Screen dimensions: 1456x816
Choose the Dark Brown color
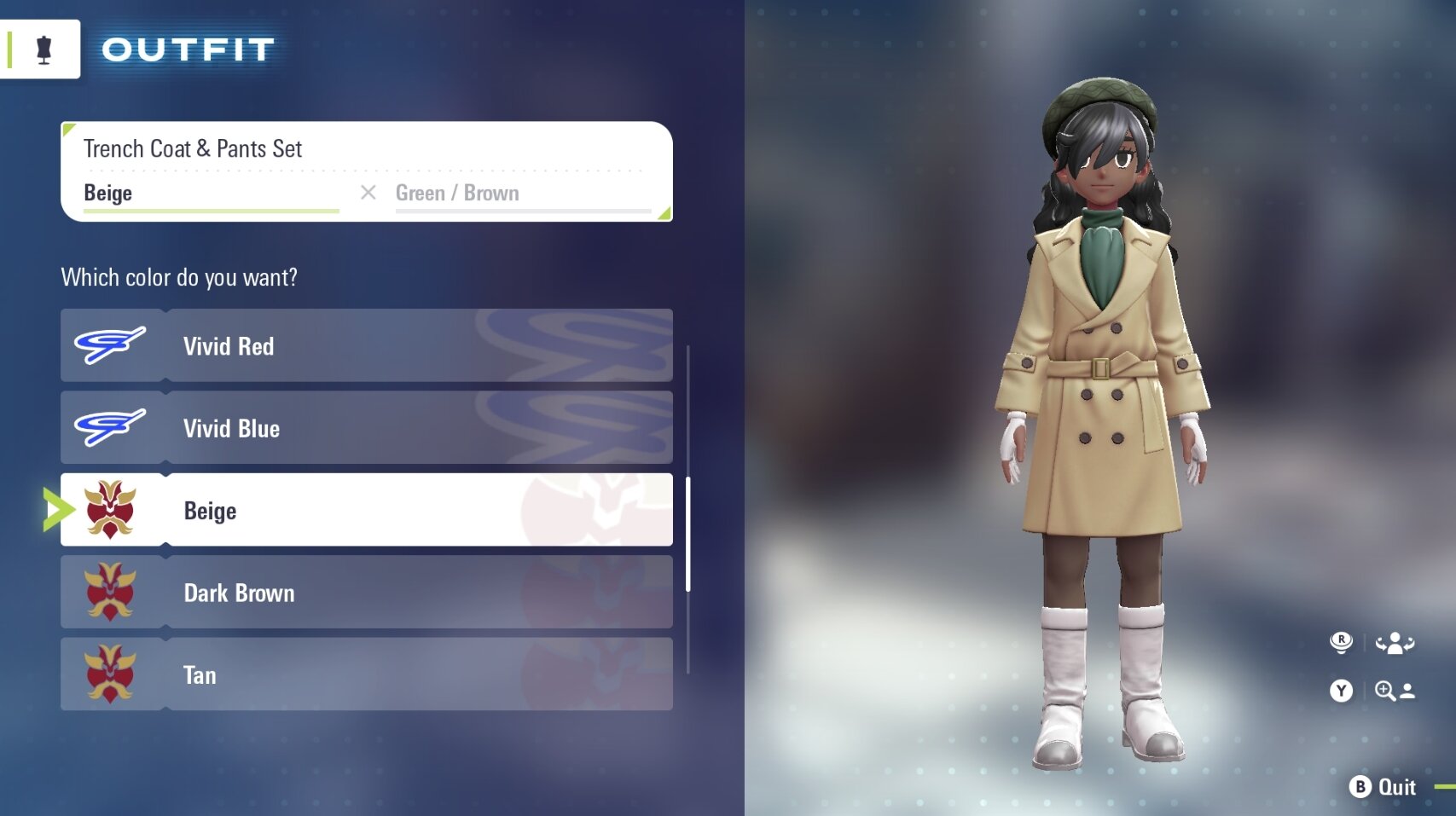pos(367,593)
